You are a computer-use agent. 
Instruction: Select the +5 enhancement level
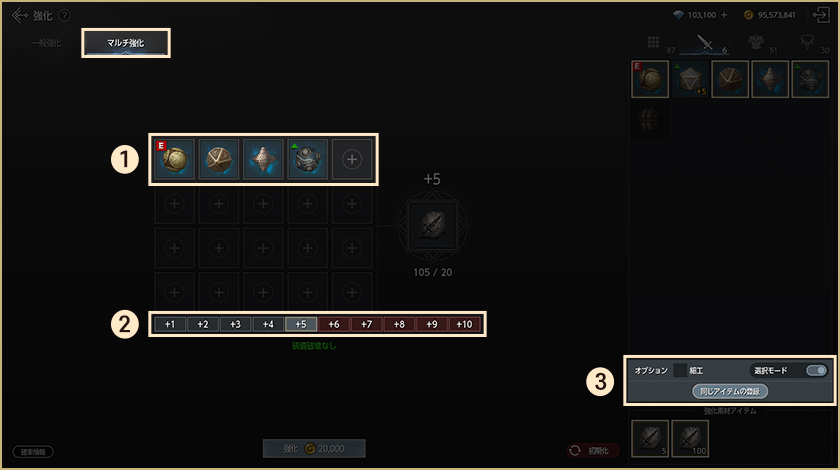tap(300, 324)
